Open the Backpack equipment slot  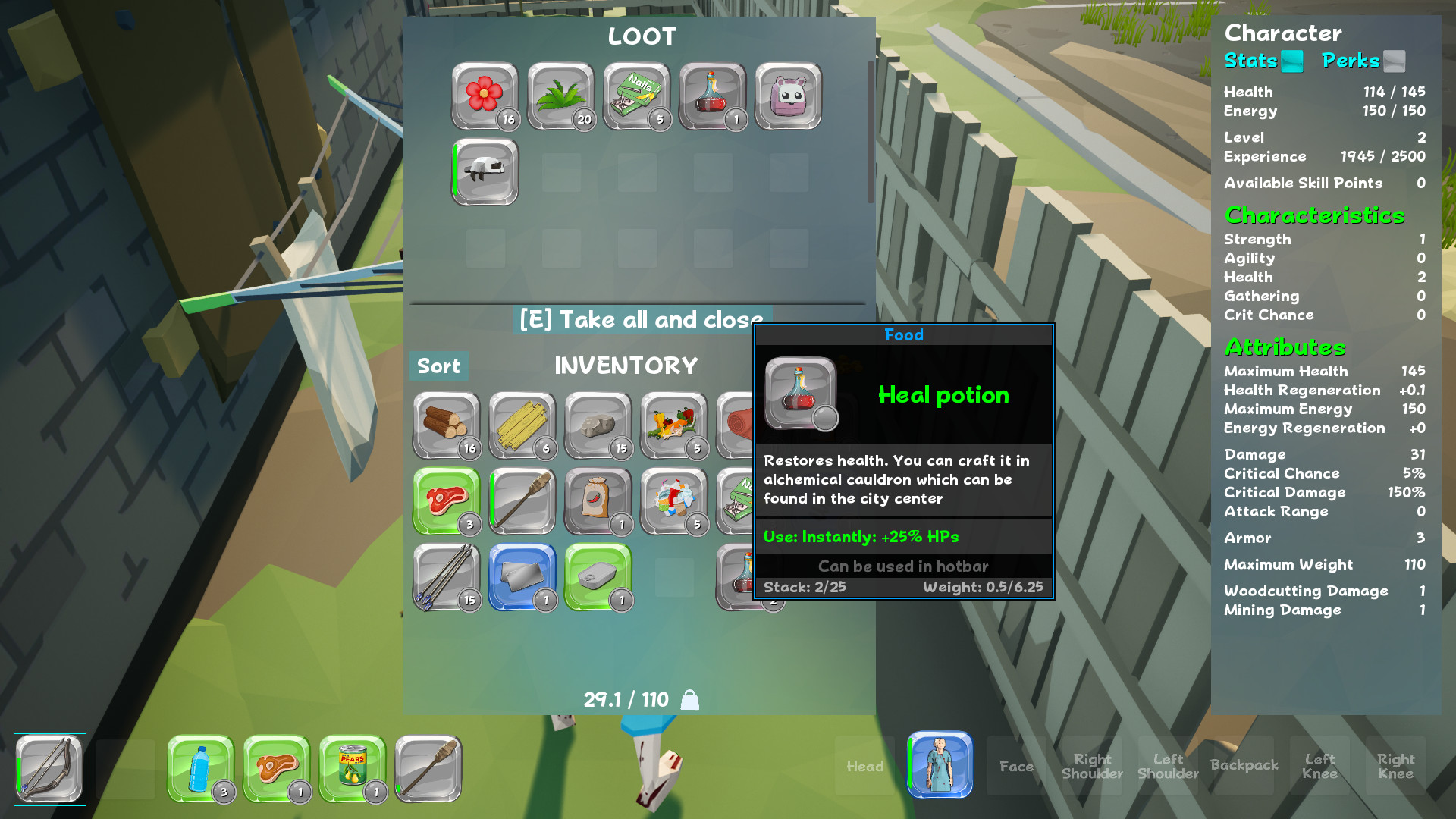click(1244, 766)
